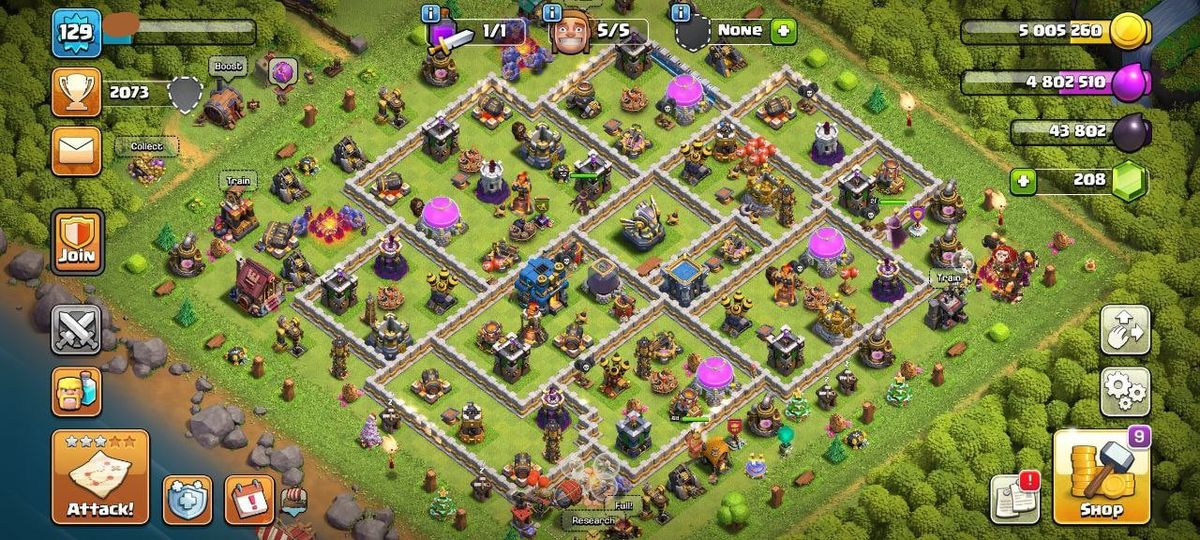Open the mail envelope inbox
Screen dimensions: 1200x540
pos(77,151)
